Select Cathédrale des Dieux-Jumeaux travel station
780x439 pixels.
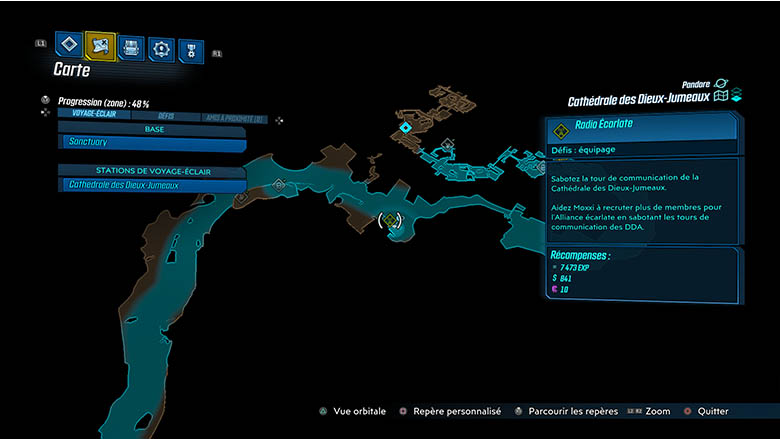point(152,185)
